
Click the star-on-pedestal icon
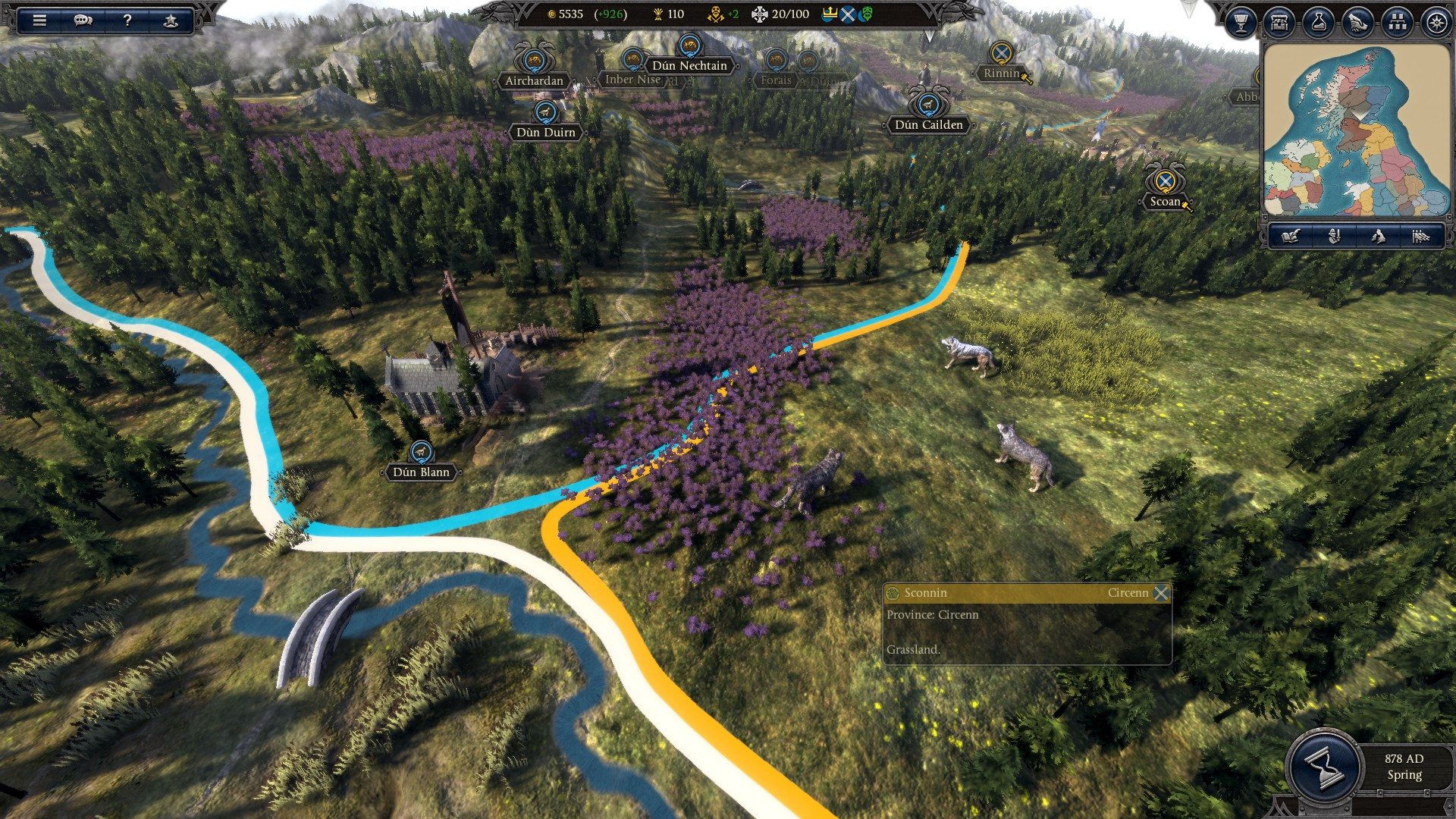171,20
